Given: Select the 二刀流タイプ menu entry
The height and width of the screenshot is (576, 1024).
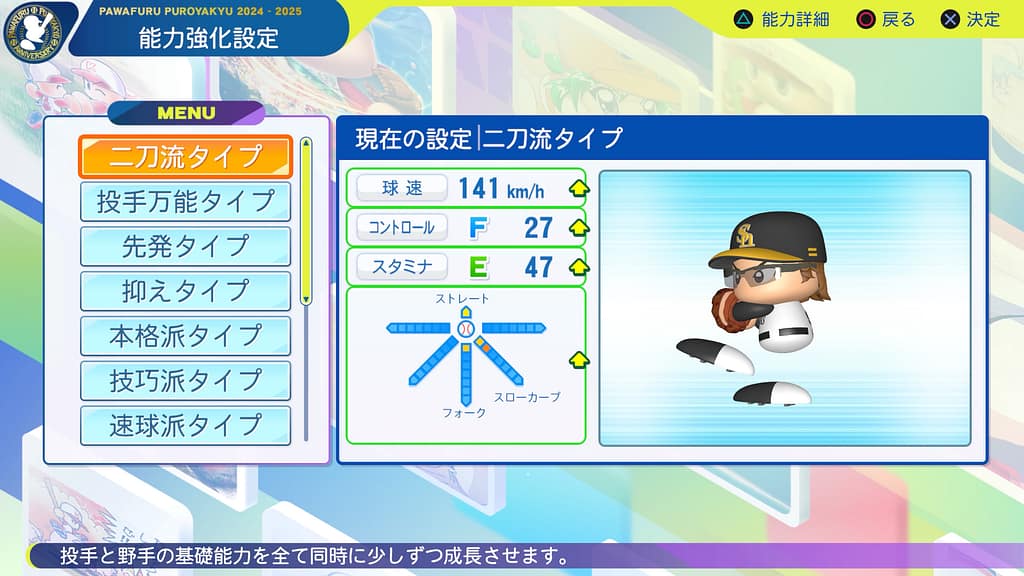Looking at the screenshot, I should (185, 157).
